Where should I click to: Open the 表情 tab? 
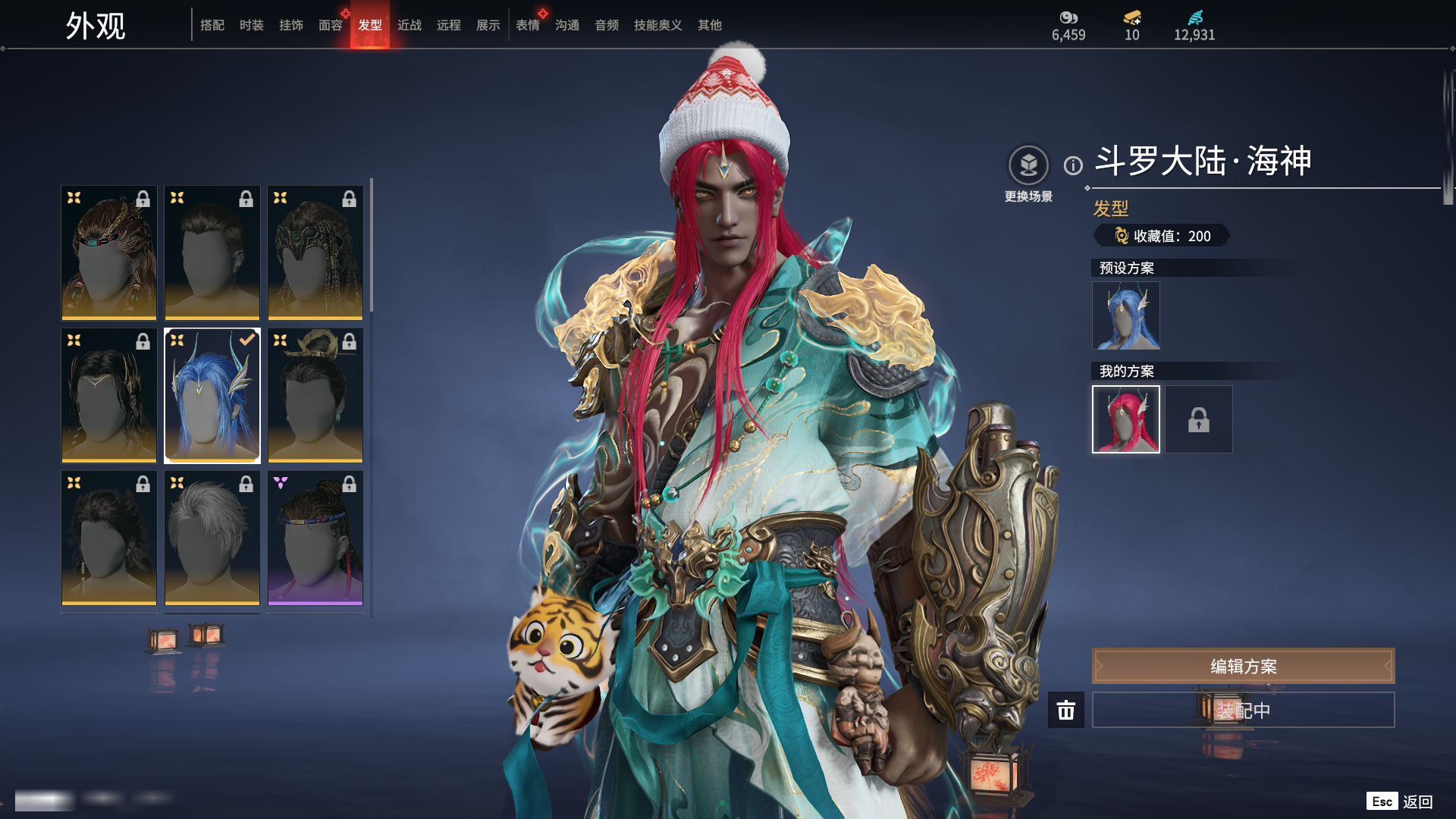click(x=527, y=25)
